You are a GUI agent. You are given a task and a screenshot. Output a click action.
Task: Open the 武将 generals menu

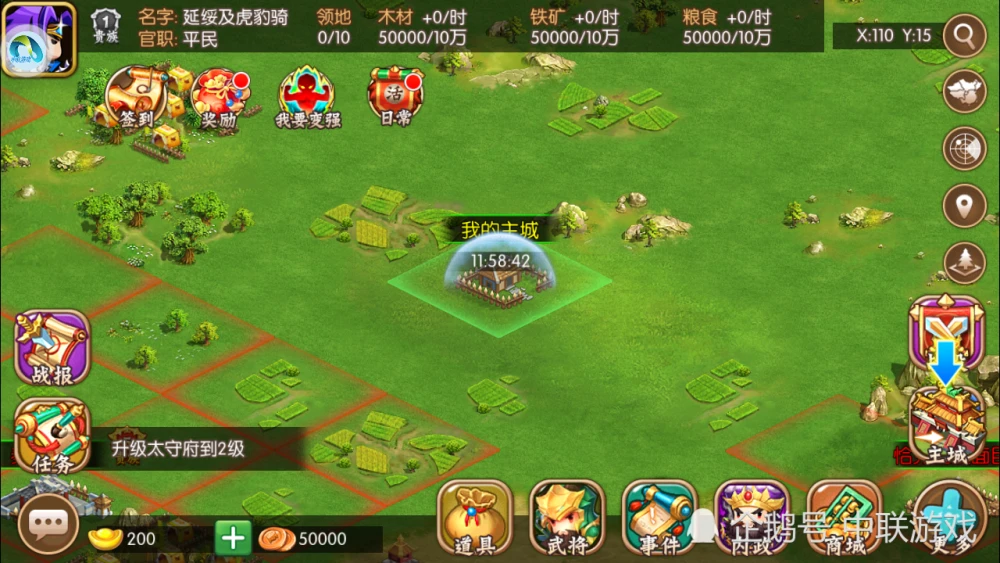click(x=567, y=517)
